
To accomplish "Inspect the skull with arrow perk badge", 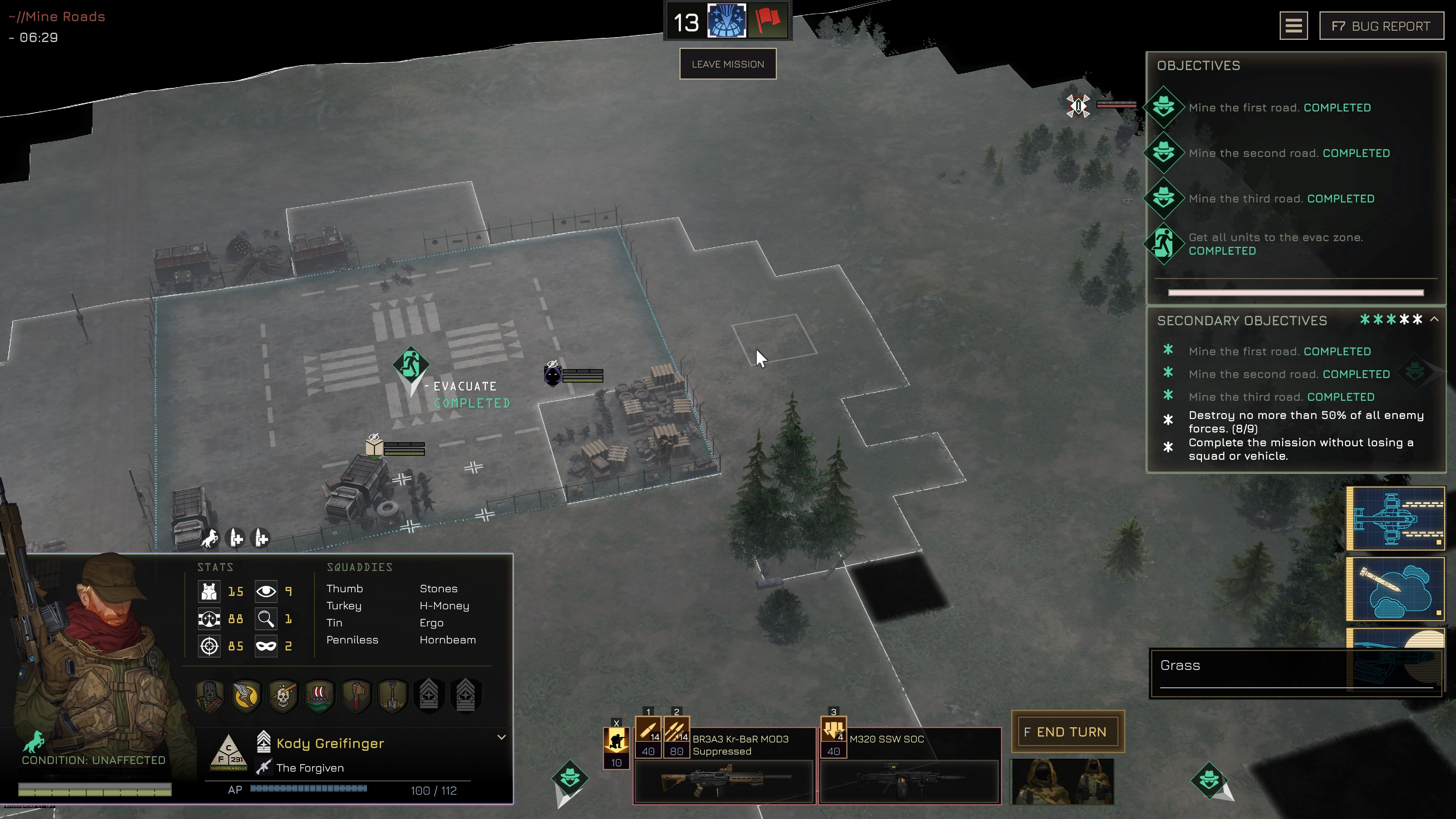I will [x=283, y=696].
